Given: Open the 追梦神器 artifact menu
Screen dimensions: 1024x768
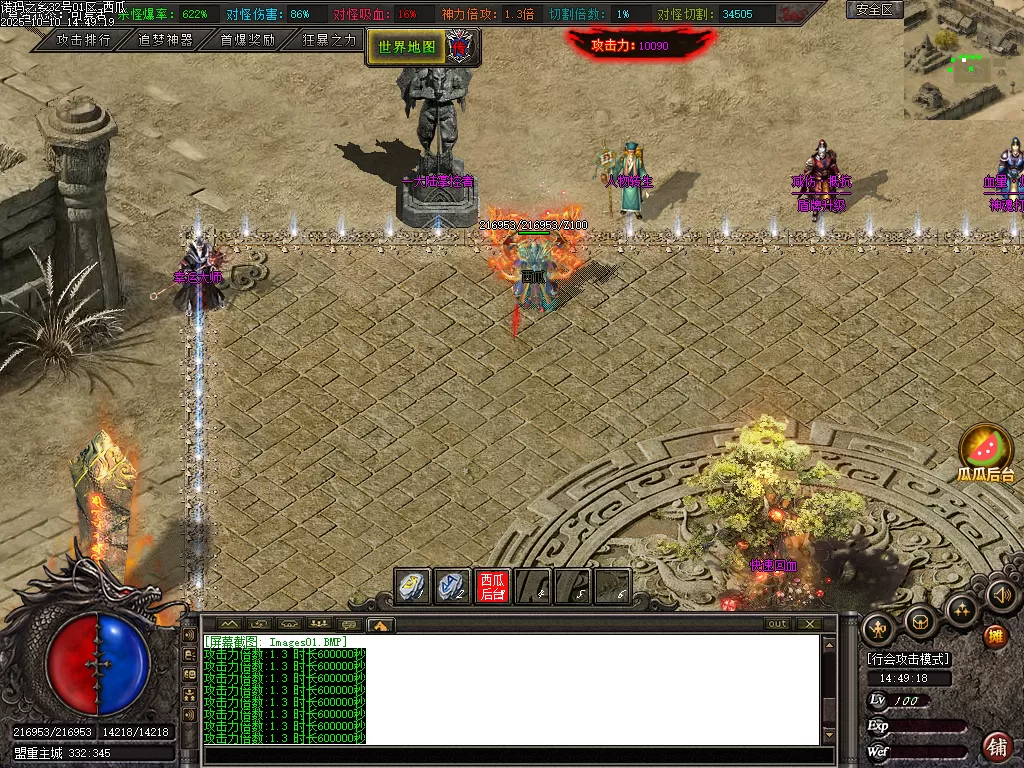Looking at the screenshot, I should click(x=165, y=40).
